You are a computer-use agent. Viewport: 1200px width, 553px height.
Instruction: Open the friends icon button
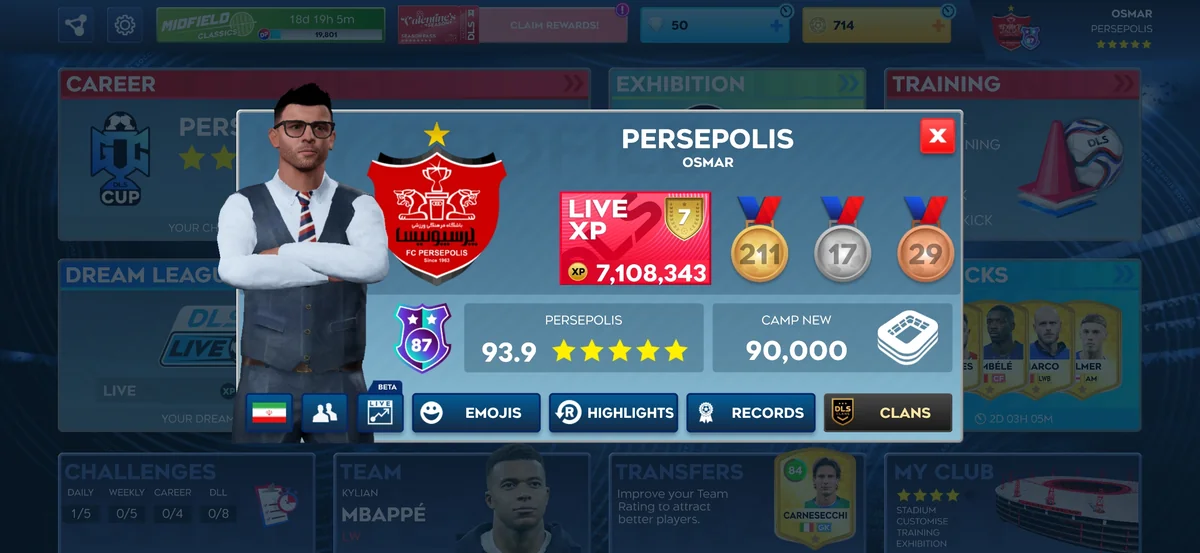click(324, 413)
